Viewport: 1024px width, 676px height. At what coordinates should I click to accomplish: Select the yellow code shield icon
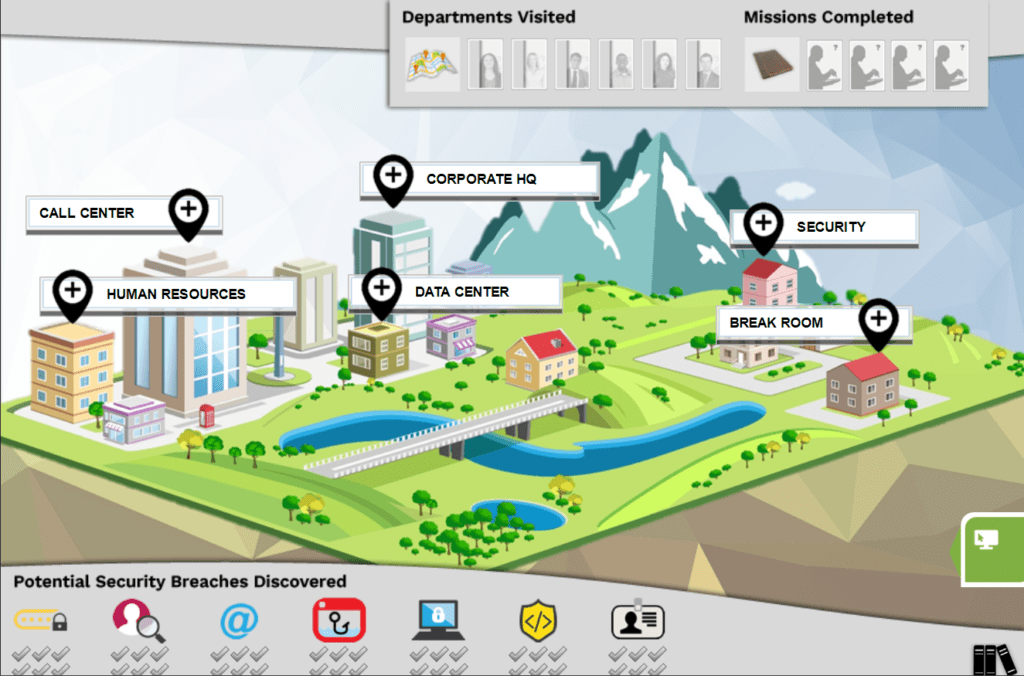(538, 621)
